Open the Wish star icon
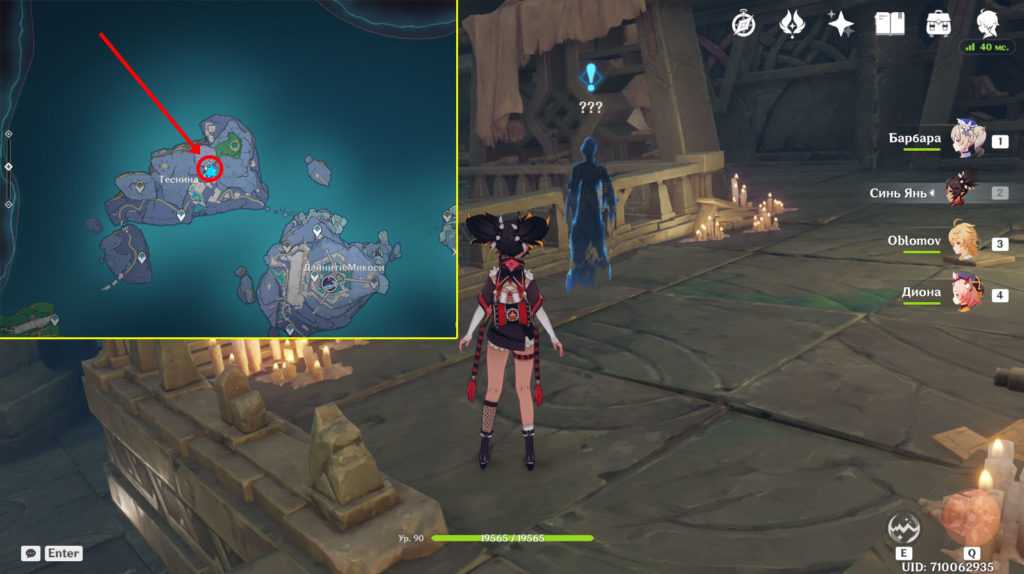This screenshot has width=1024, height=574. pos(841,23)
